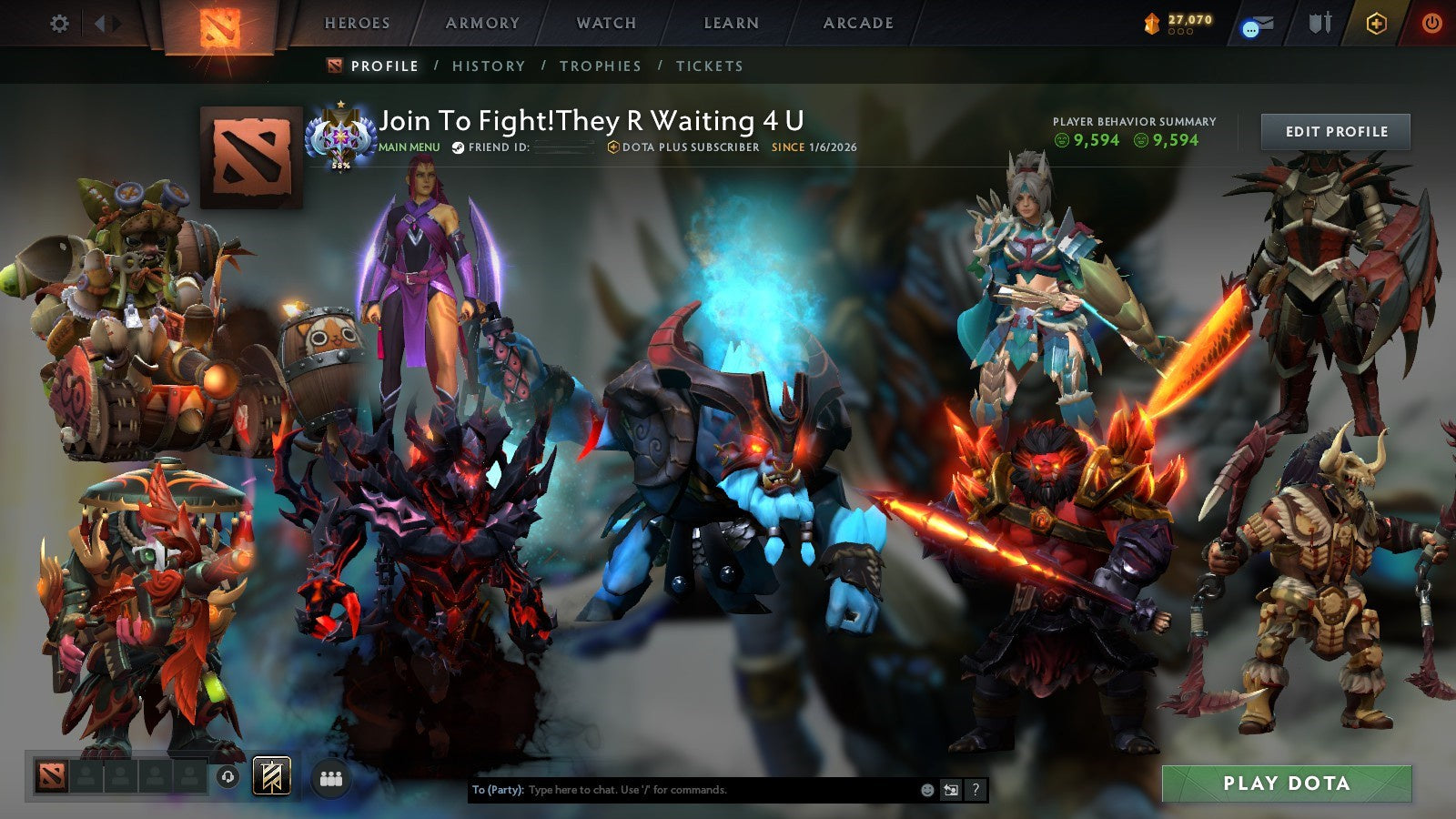
Task: Open the emoticon picker in chat bar
Action: click(927, 790)
